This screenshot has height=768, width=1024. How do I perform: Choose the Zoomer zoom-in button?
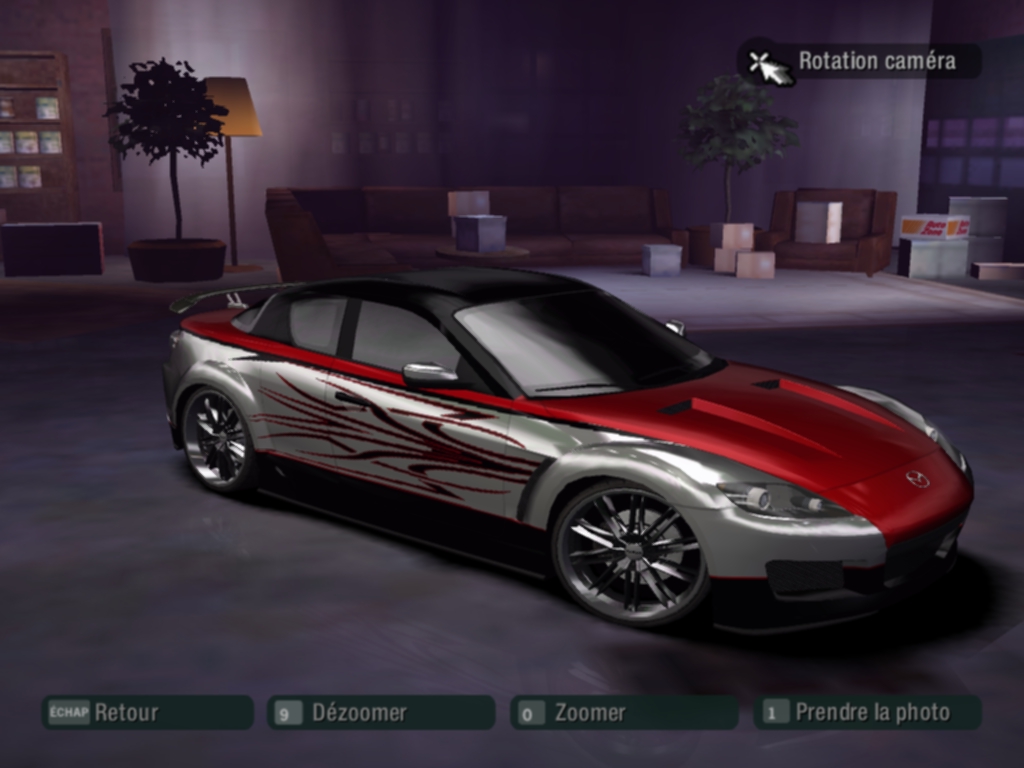tap(623, 712)
